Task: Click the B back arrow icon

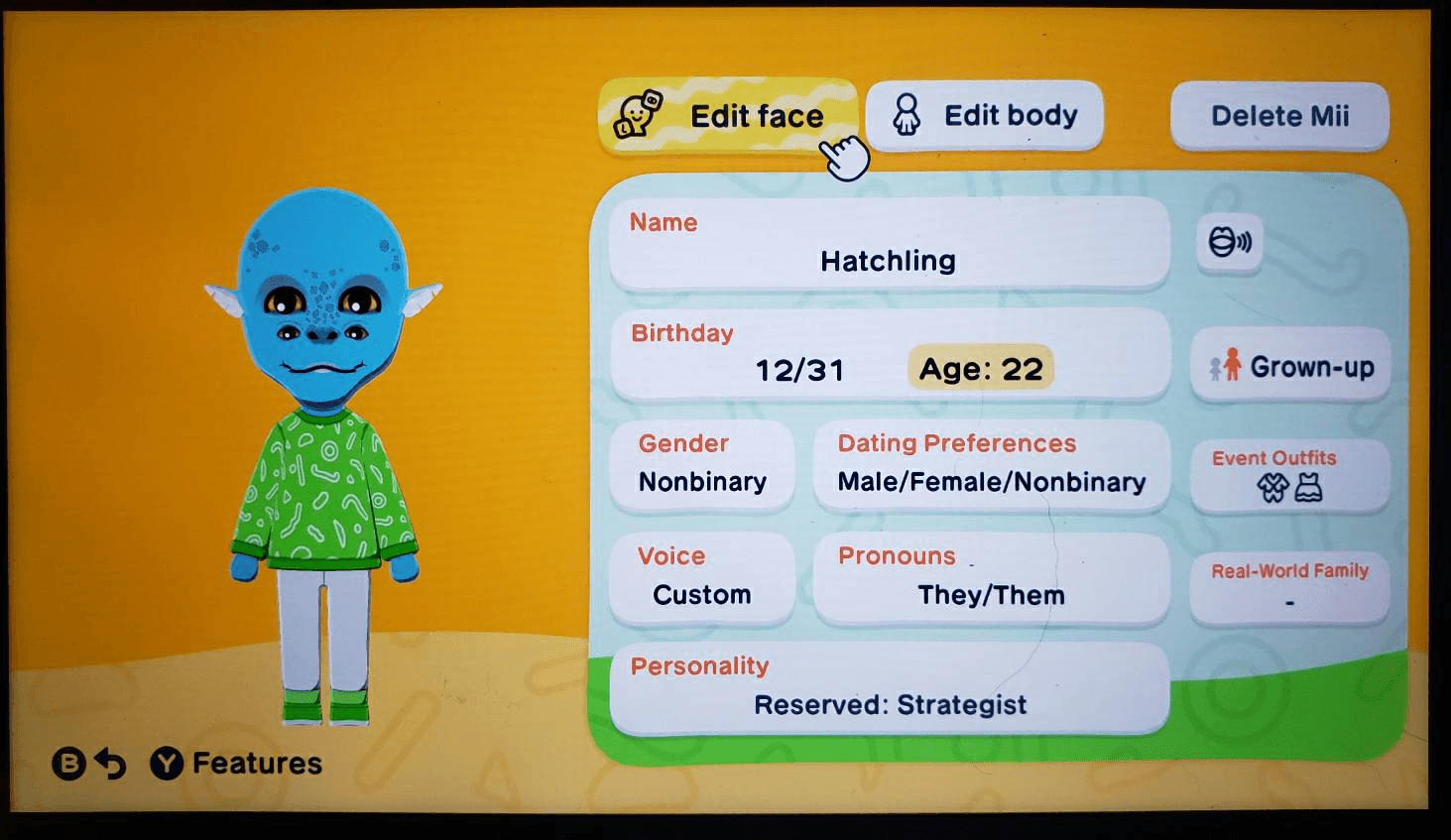Action: (67, 764)
